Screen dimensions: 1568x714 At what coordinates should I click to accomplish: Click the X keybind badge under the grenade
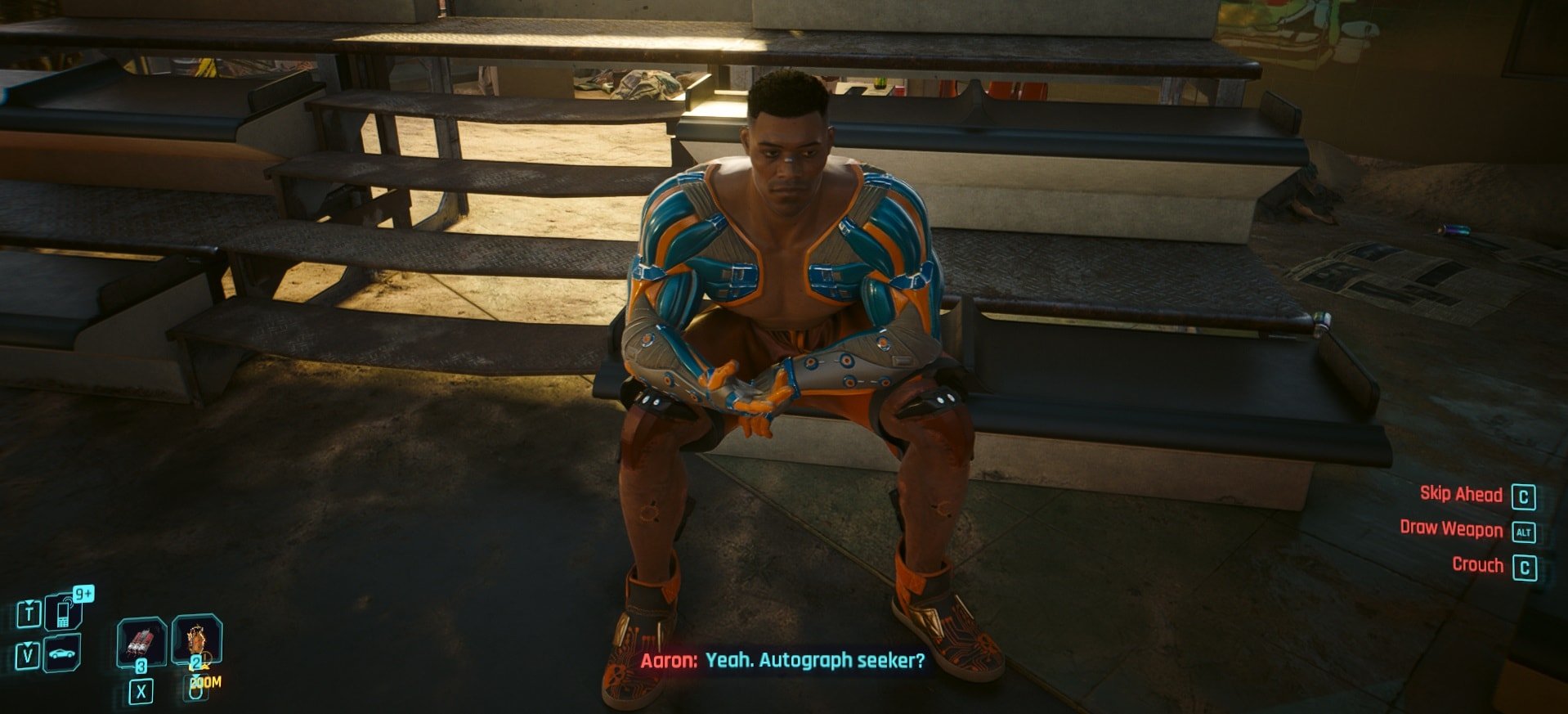[141, 691]
